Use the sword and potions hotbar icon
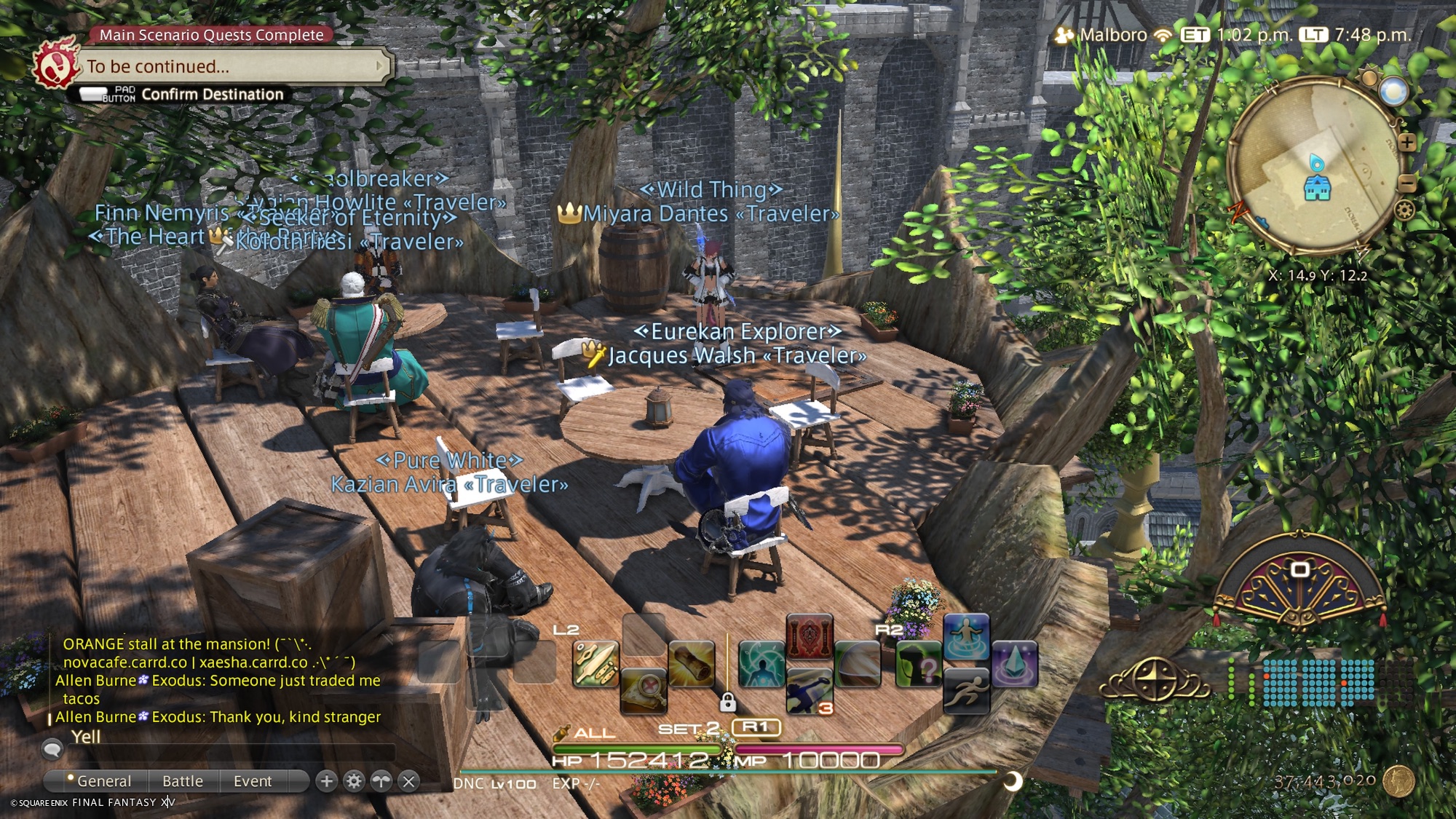 [x=596, y=663]
